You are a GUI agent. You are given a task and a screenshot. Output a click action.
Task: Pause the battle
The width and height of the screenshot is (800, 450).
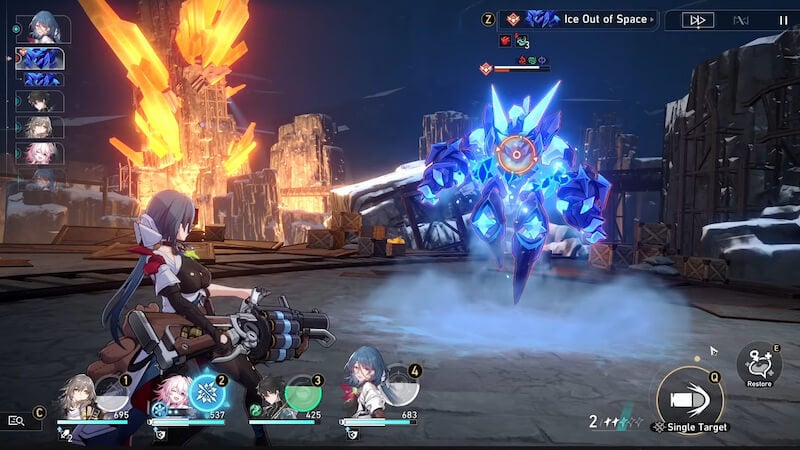[783, 19]
